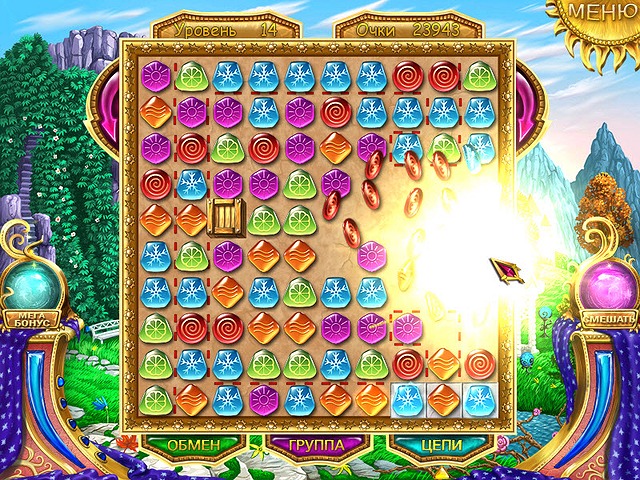The image size is (640, 480).
Task: Select the ОБМЕН swap mode
Action: coord(193,443)
